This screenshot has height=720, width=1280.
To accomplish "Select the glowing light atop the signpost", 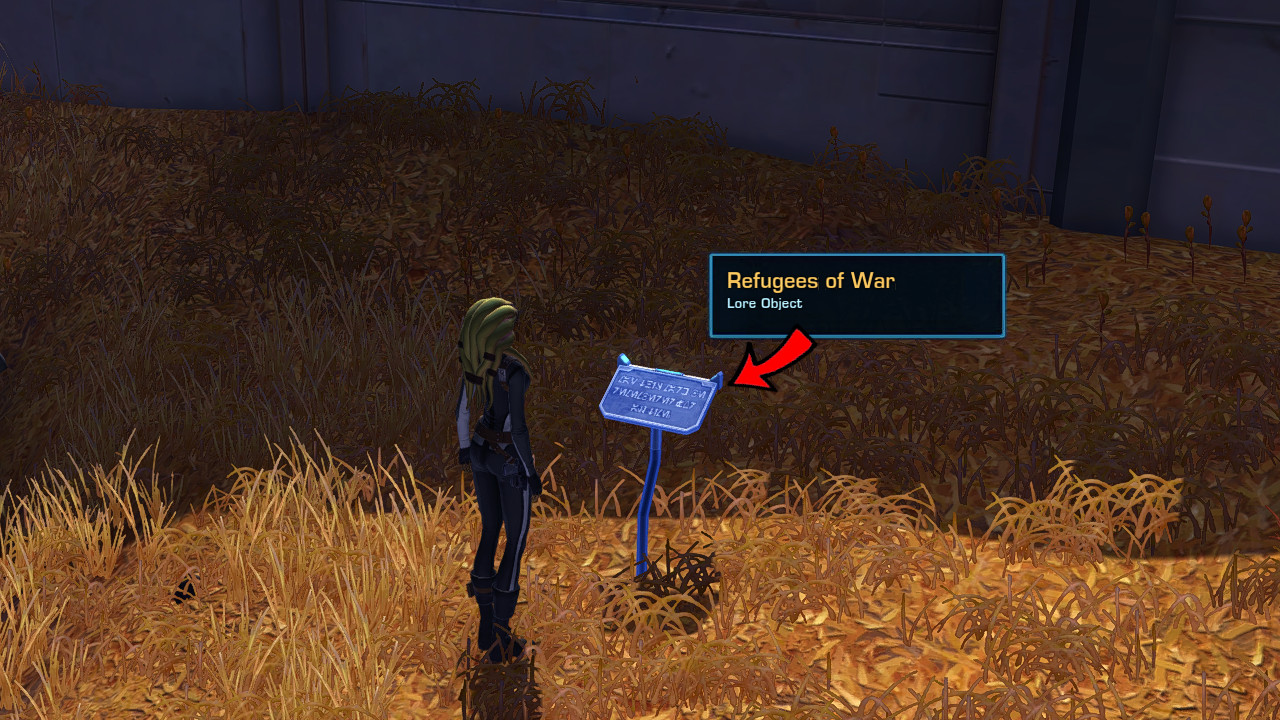I will pos(625,359).
